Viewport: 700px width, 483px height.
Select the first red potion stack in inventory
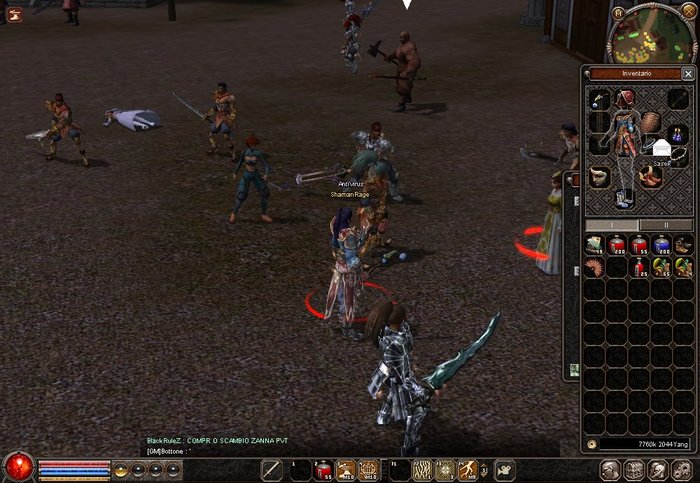point(617,245)
